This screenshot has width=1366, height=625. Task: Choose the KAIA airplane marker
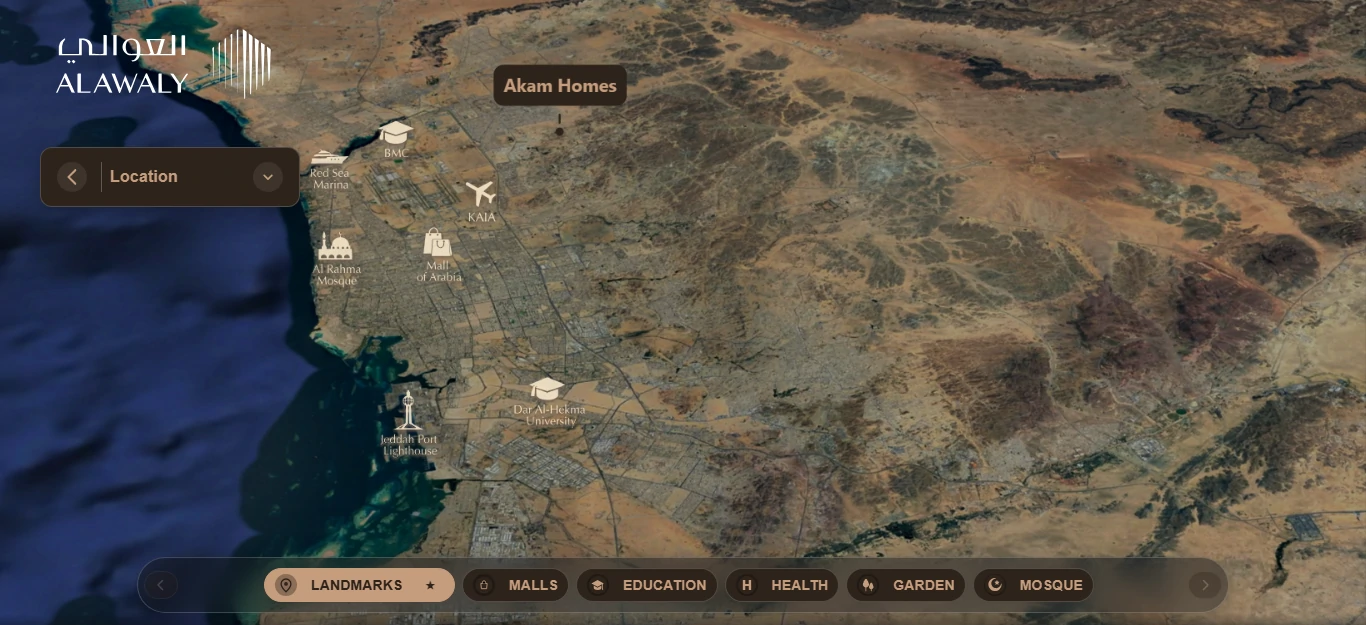481,193
